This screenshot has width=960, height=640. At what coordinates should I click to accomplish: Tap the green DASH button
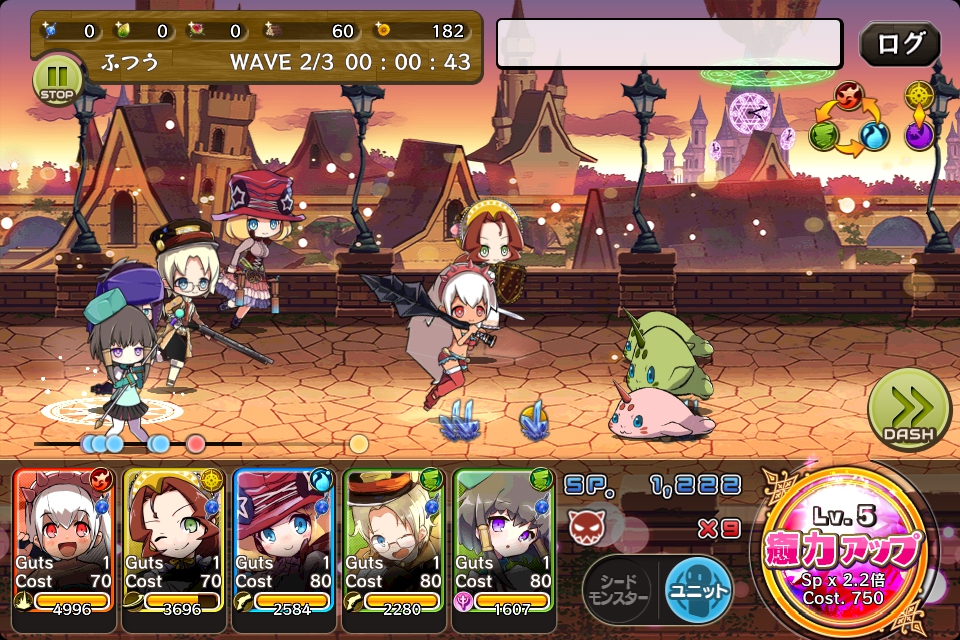tap(908, 410)
